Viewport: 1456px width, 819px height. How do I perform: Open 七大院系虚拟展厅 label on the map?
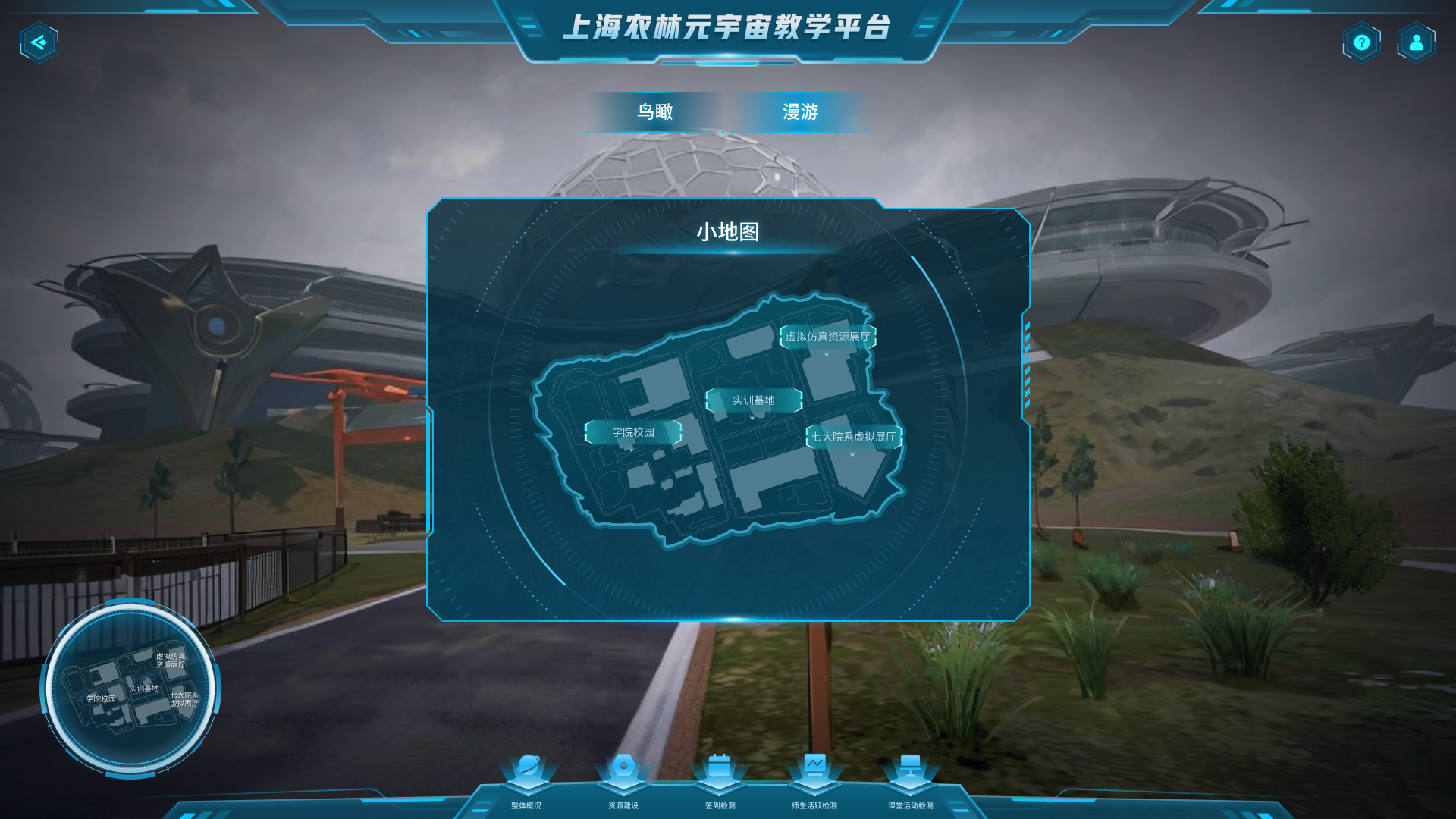[852, 436]
